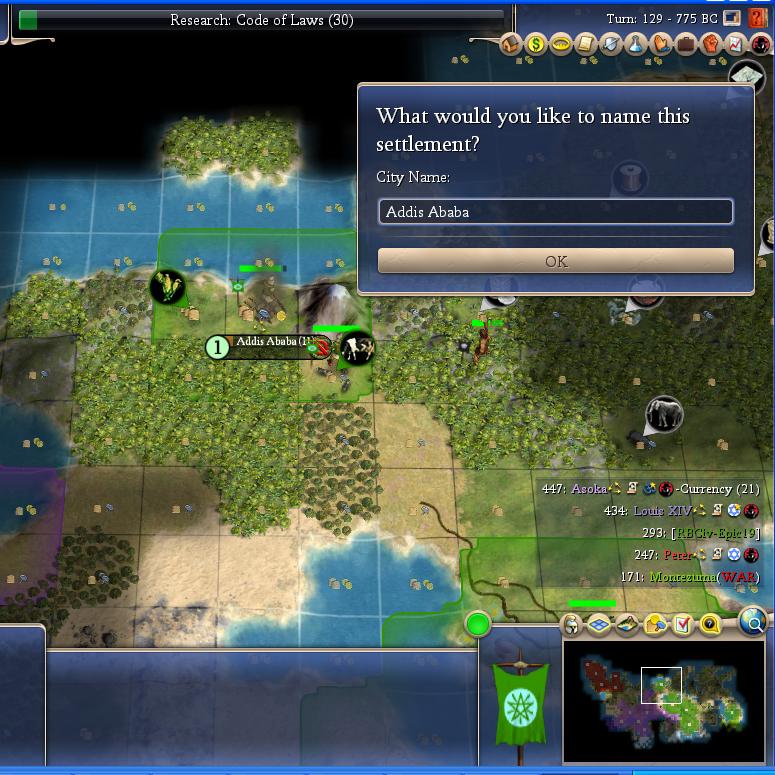This screenshot has width=775, height=775.
Task: Open the info screen graph icon
Action: tap(736, 45)
